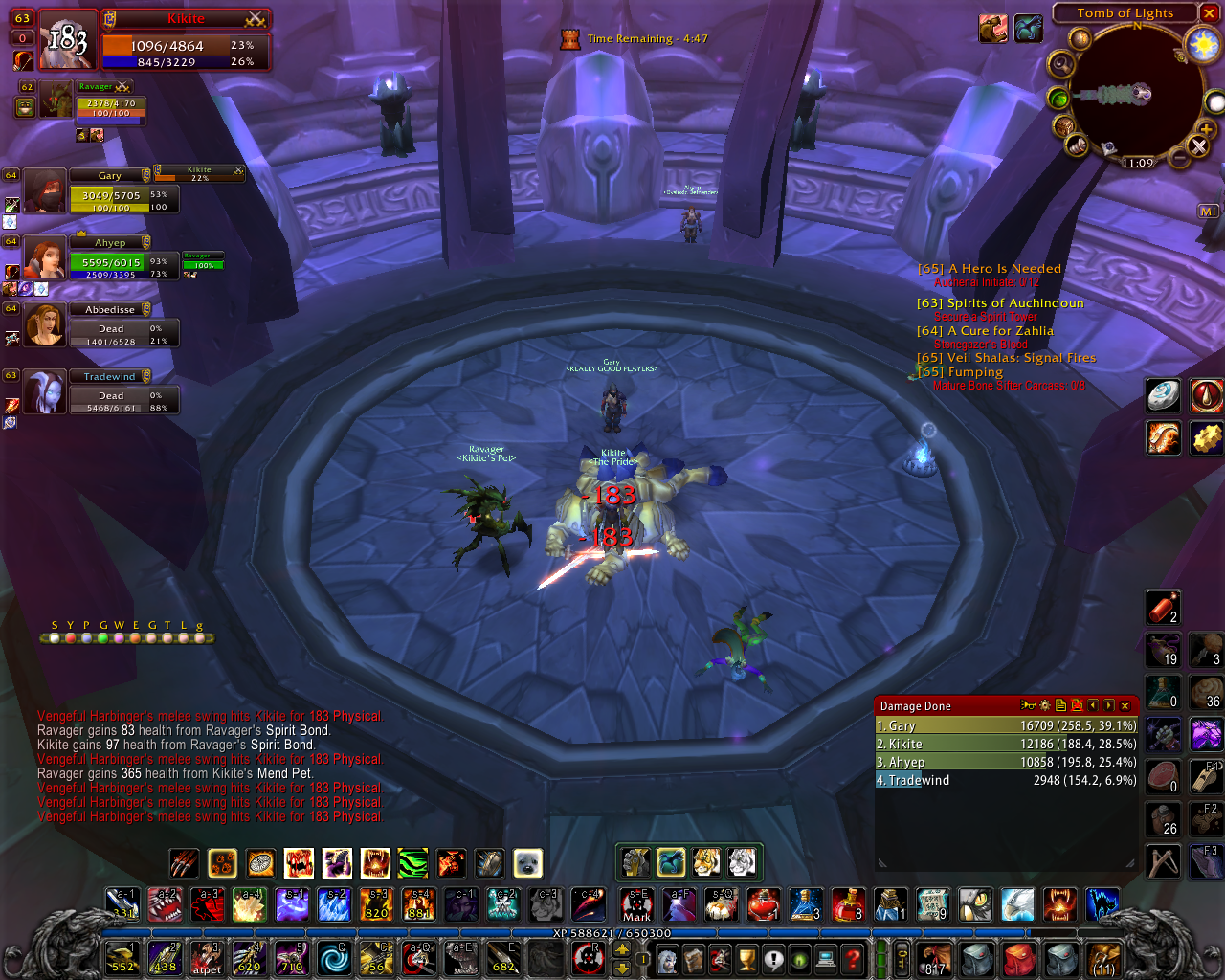Reset the meter using the crossed red page icon
1225x980 pixels.
1077,705
